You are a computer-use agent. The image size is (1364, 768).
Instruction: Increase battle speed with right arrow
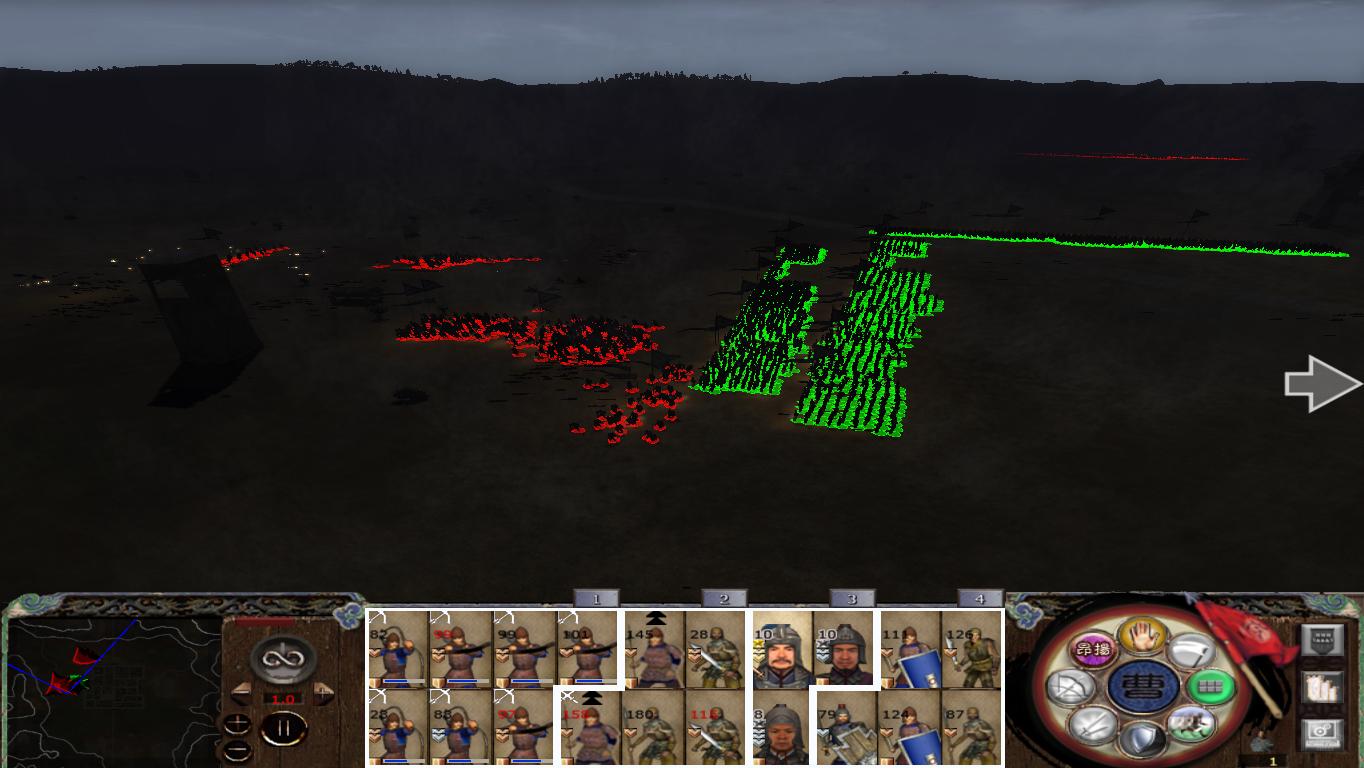tap(323, 691)
